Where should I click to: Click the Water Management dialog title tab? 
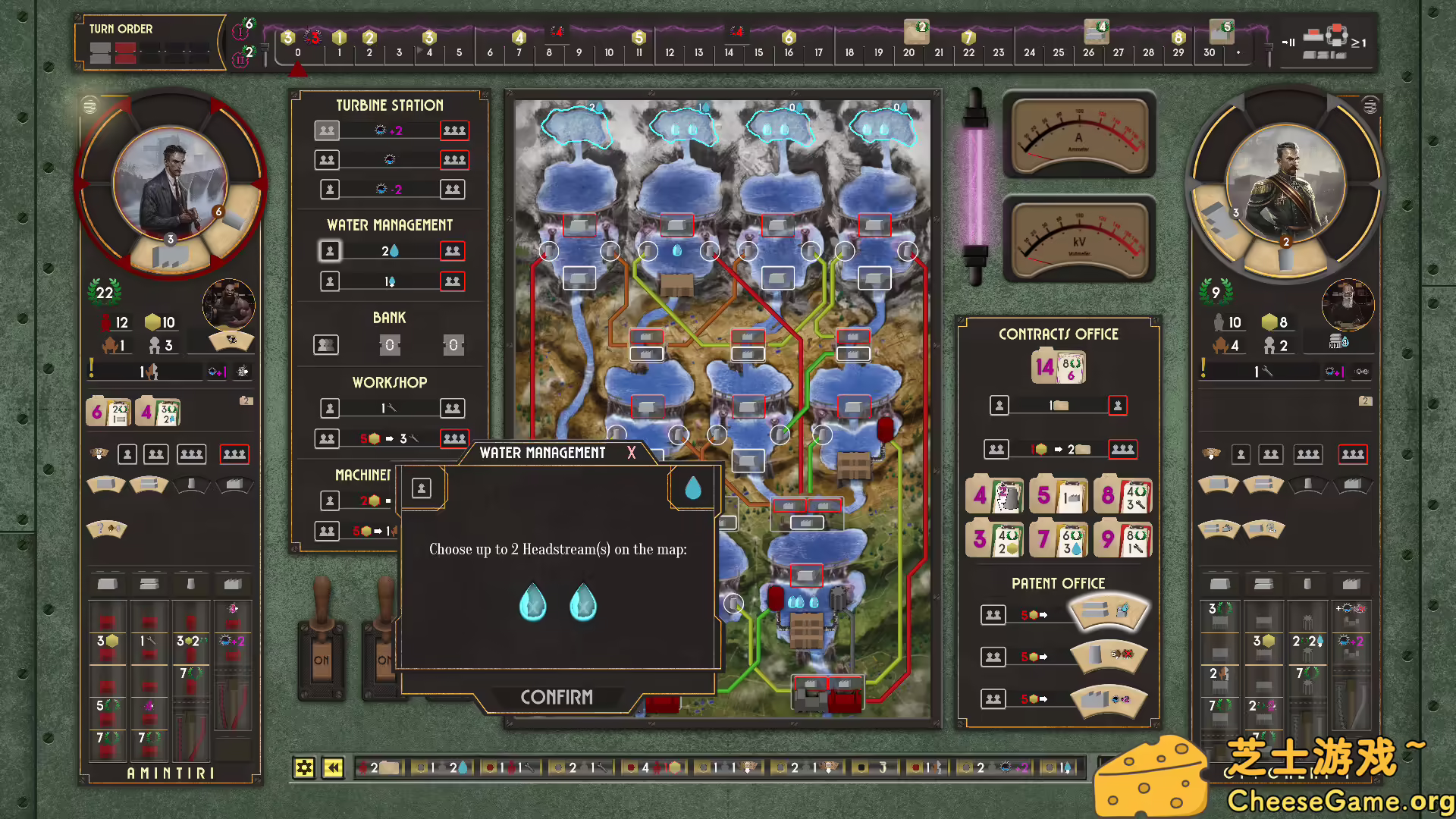pyautogui.click(x=541, y=453)
